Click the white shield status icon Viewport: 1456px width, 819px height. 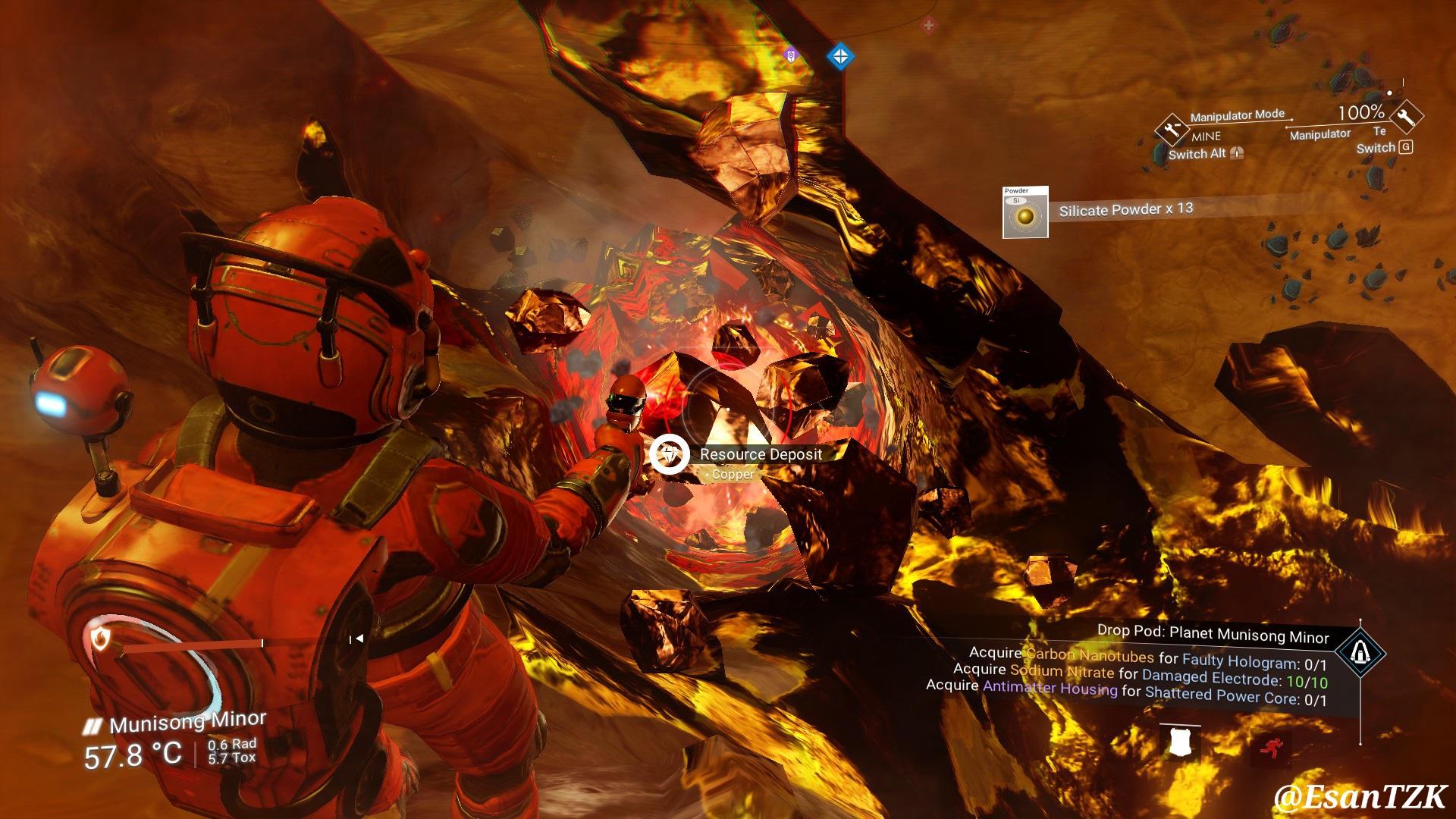[1179, 742]
